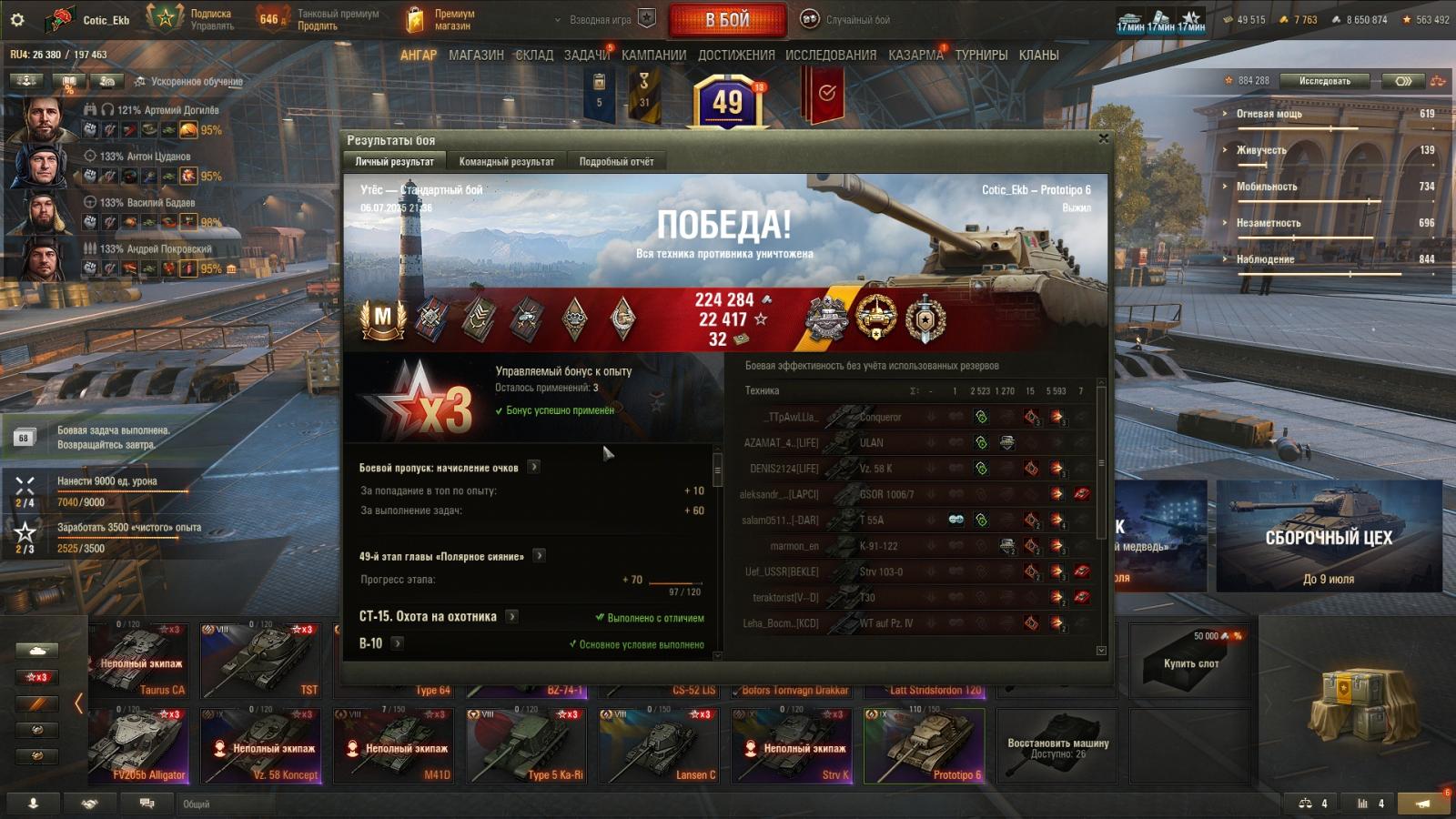Start battle with the В БОЙ button

tap(727, 19)
